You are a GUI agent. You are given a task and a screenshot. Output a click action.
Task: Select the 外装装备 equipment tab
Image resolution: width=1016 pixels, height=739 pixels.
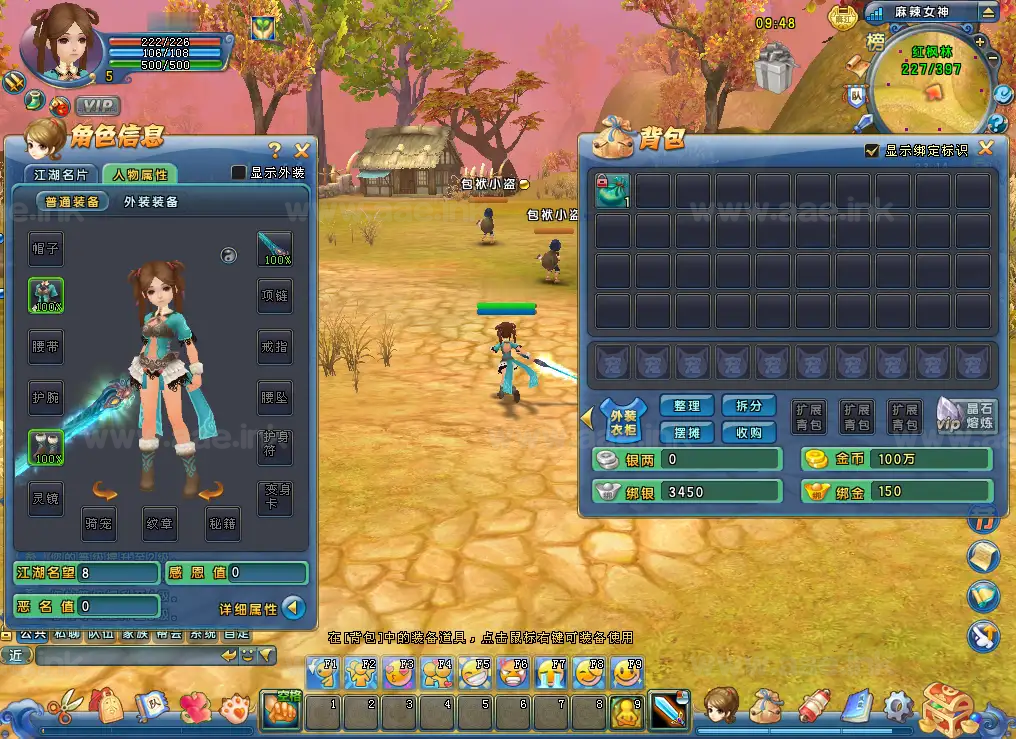151,202
